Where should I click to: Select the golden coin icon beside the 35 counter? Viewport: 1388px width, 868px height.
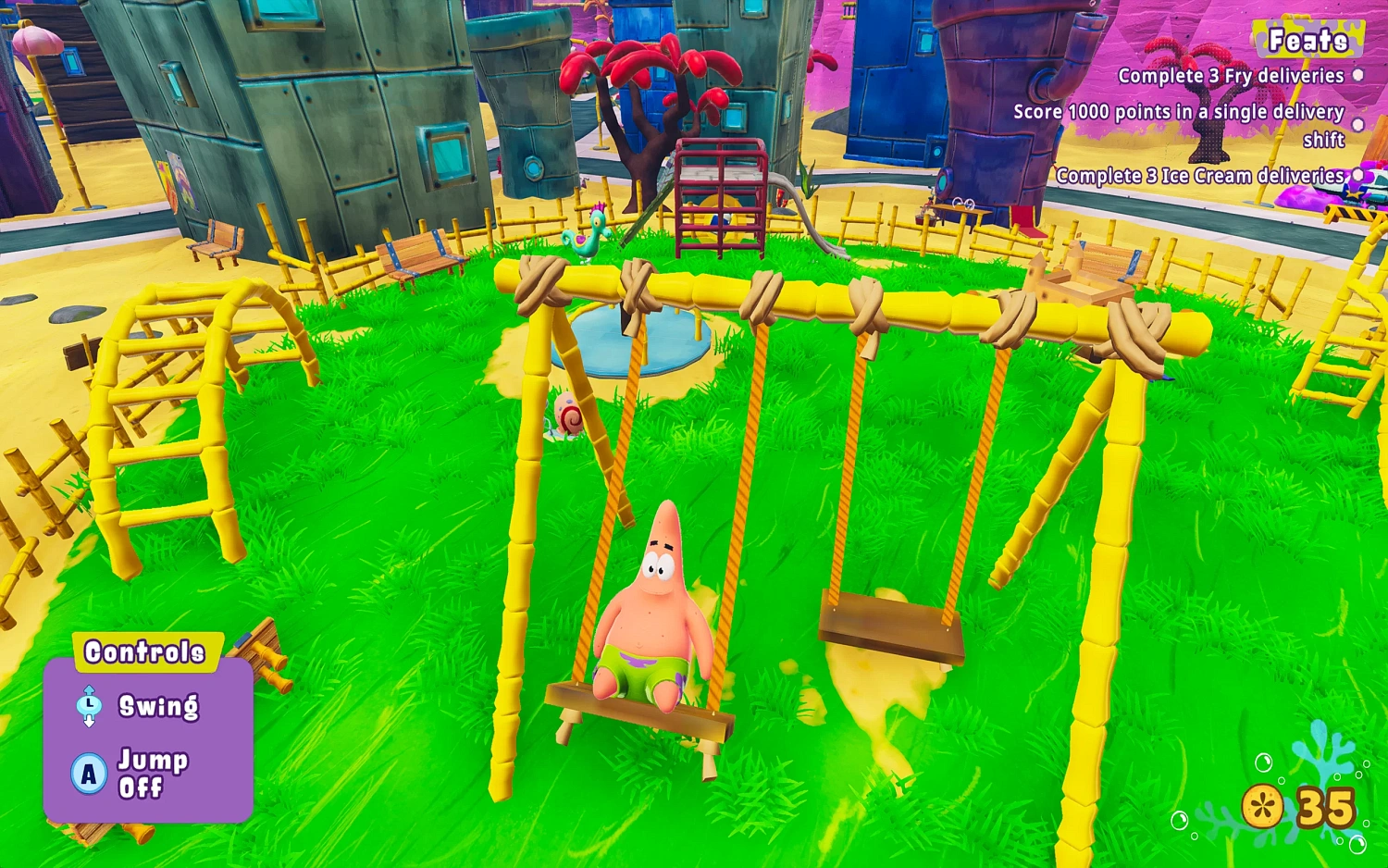[x=1261, y=804]
